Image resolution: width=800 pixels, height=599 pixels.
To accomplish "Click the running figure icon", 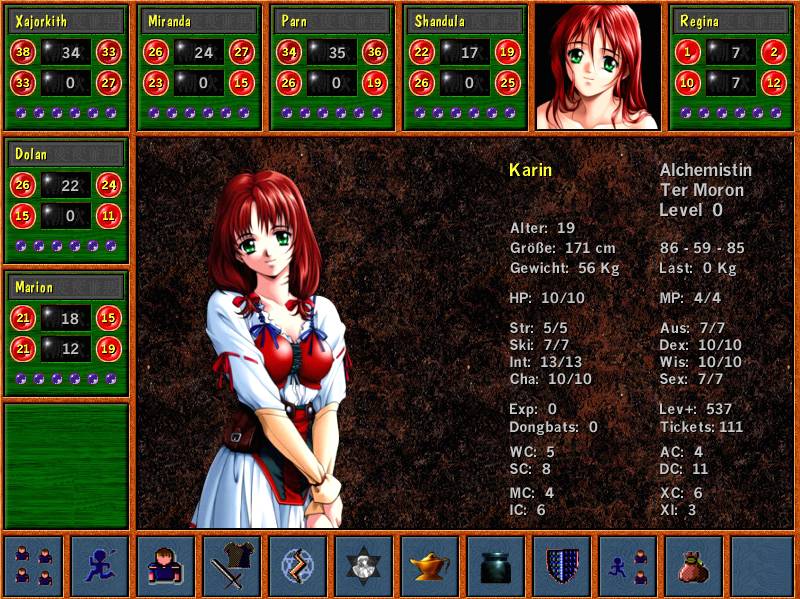I will coord(100,565).
